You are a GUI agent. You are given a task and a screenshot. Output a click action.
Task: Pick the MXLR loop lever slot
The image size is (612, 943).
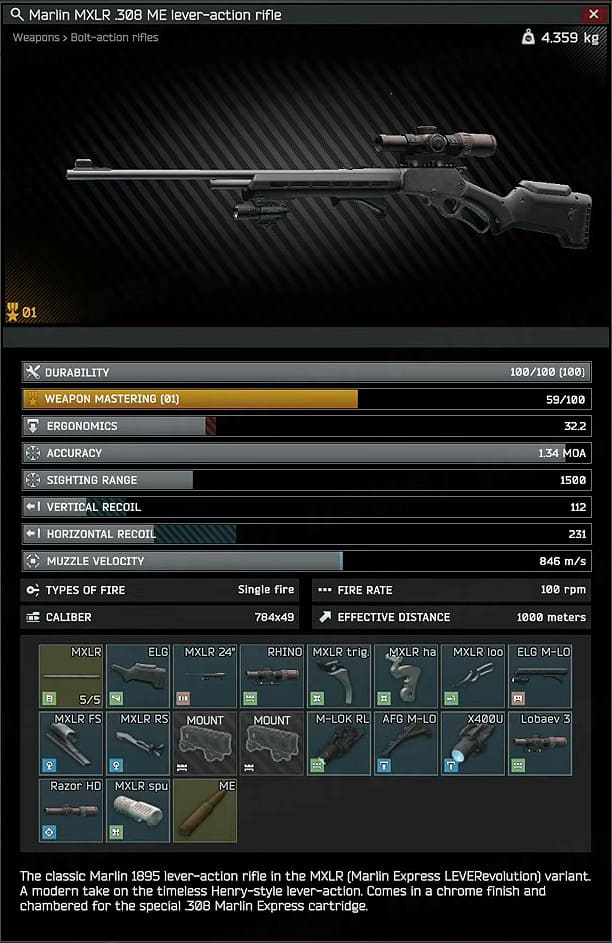coord(473,676)
